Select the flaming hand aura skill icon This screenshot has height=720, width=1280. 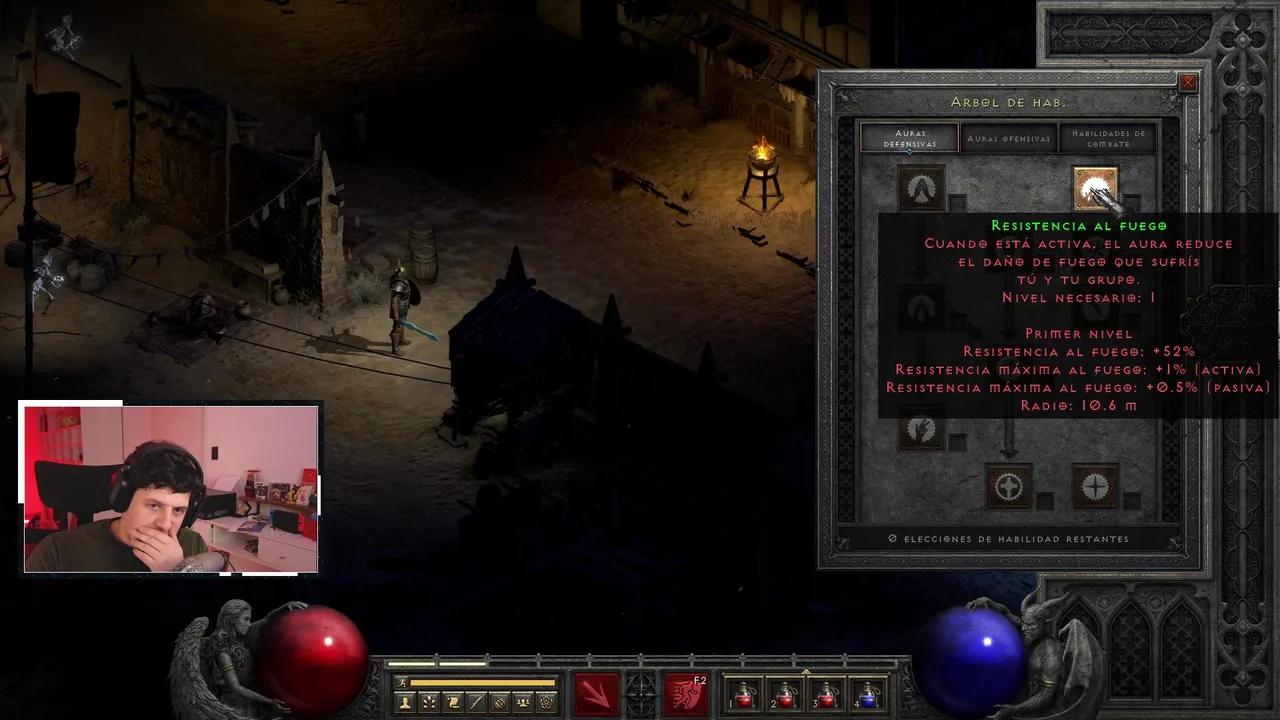[921, 430]
